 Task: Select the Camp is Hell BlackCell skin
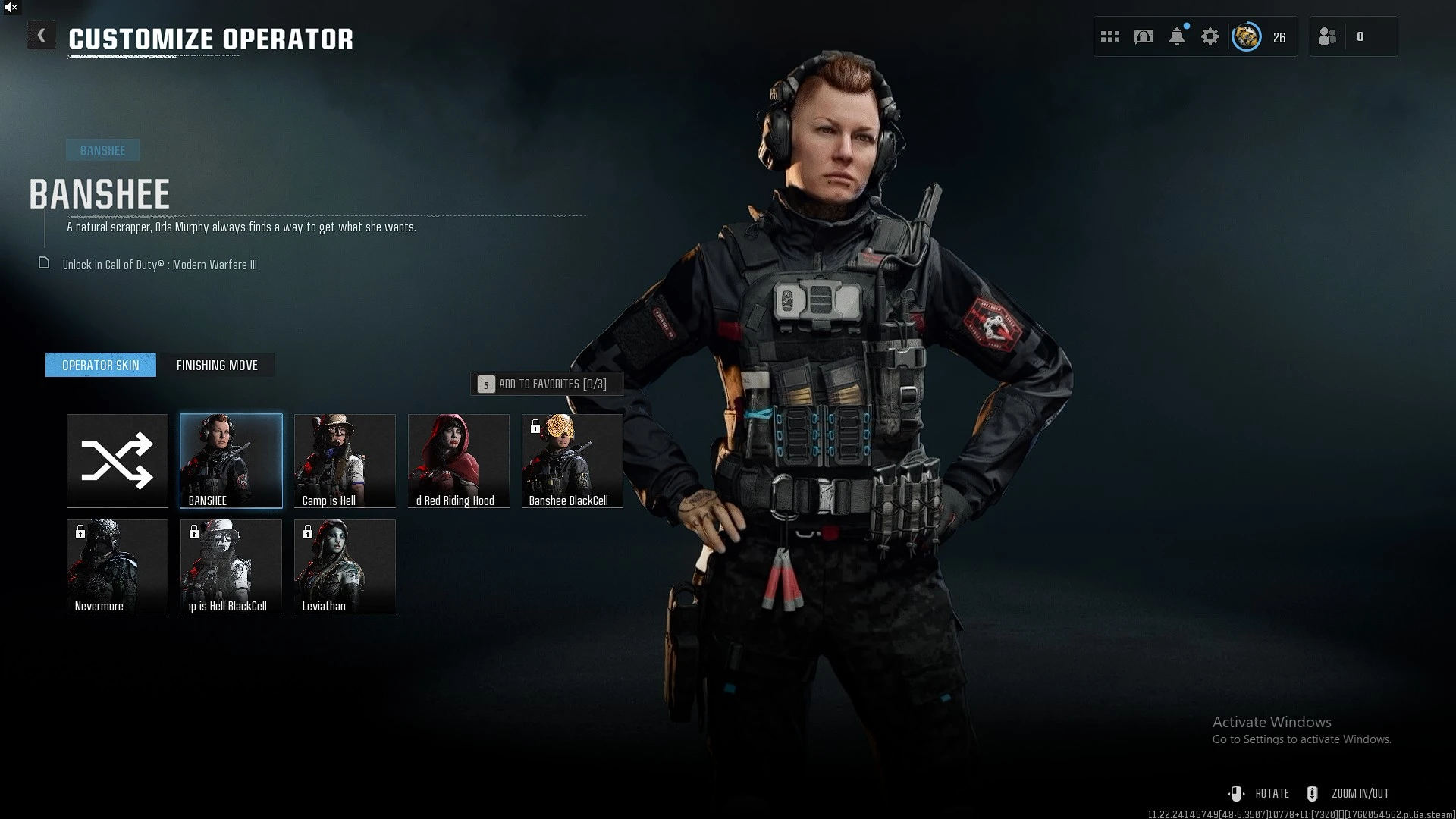(231, 566)
